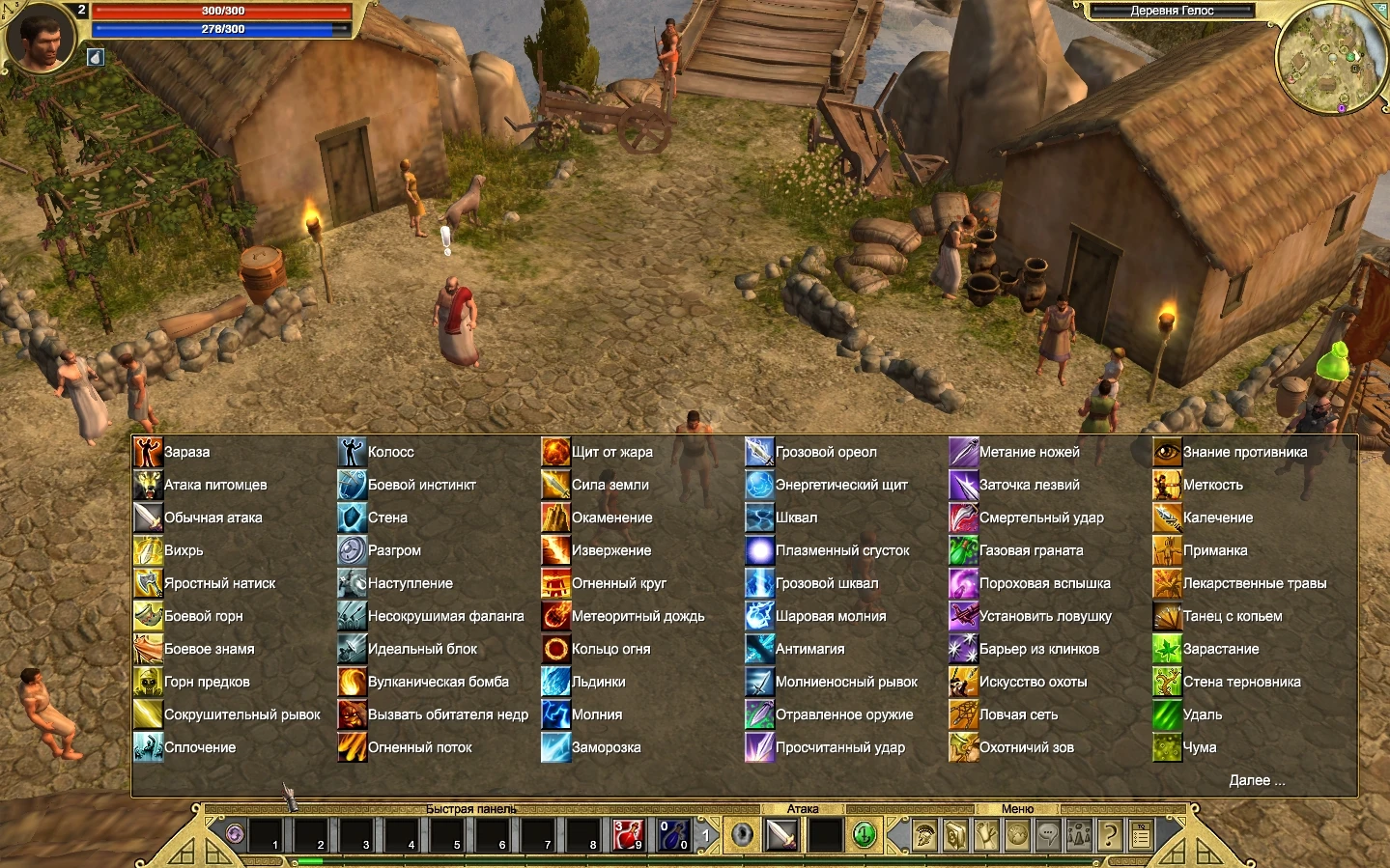This screenshot has height=868, width=1390.
Task: Open the skill book icon in menu bar
Action: coord(956,834)
